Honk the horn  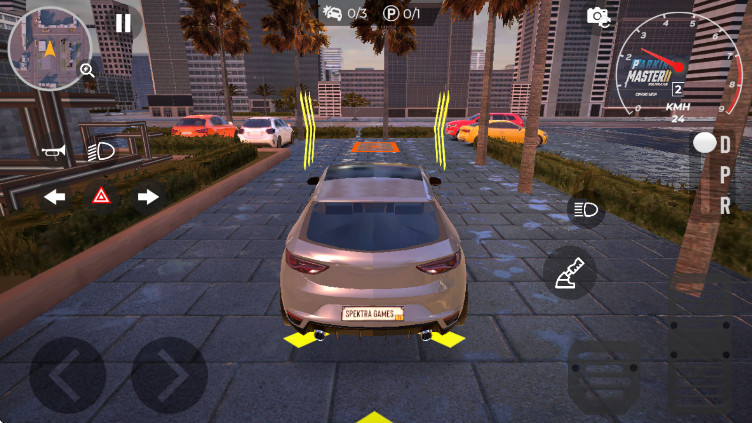(53, 152)
